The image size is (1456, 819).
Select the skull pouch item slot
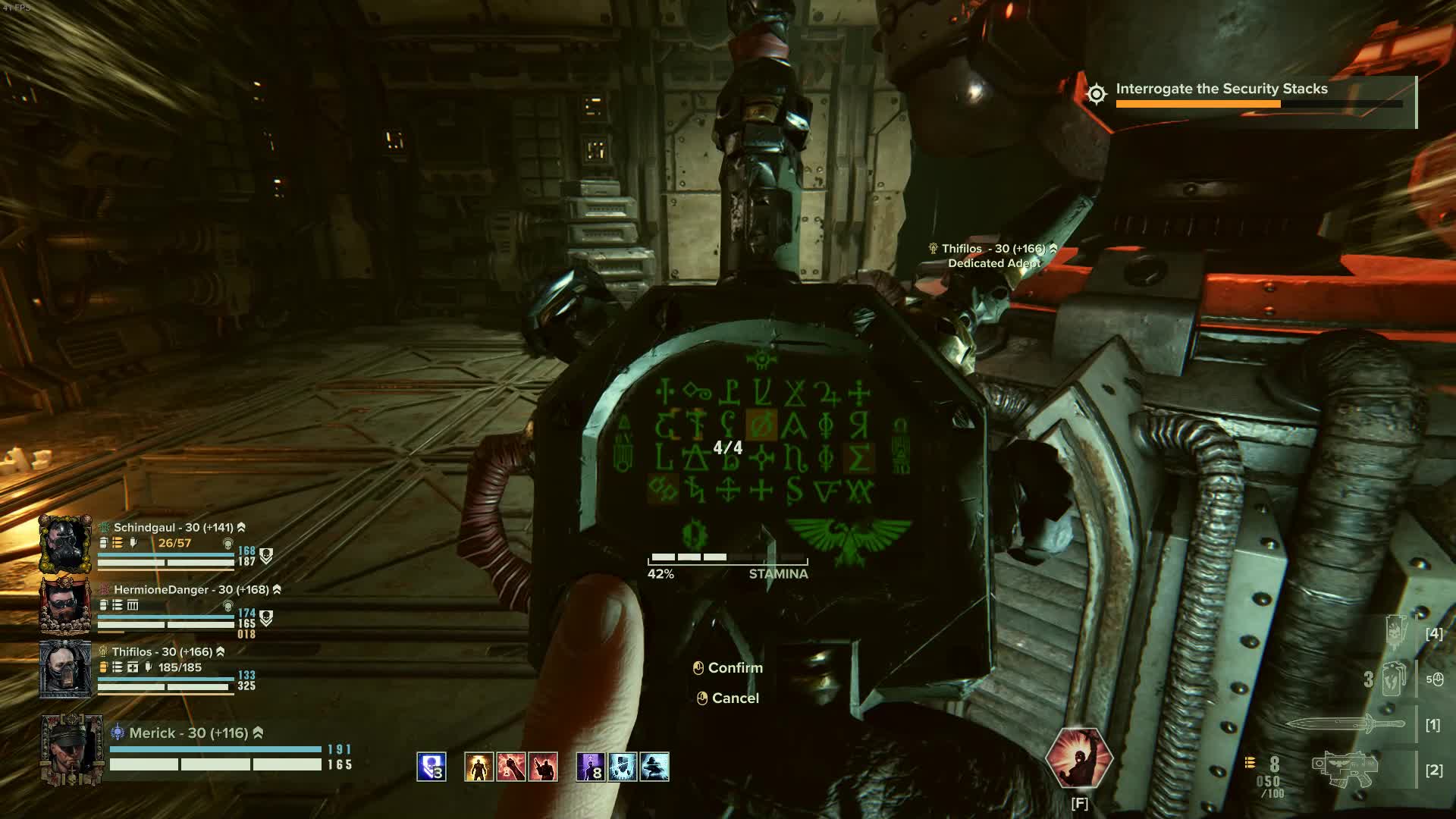tap(1395, 633)
